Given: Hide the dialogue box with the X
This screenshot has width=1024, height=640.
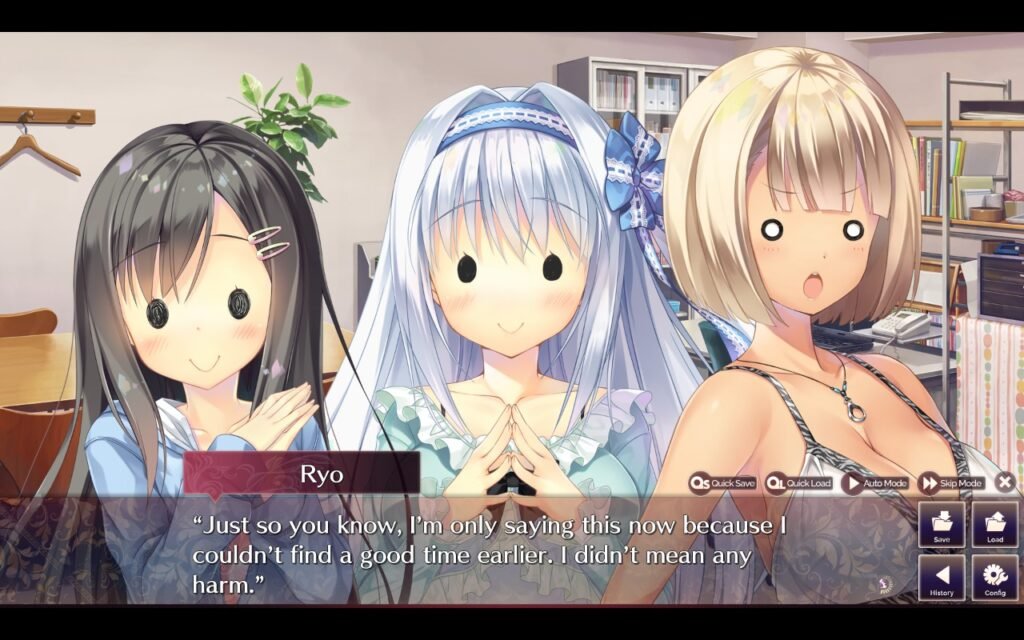Looking at the screenshot, I should click(x=1005, y=483).
